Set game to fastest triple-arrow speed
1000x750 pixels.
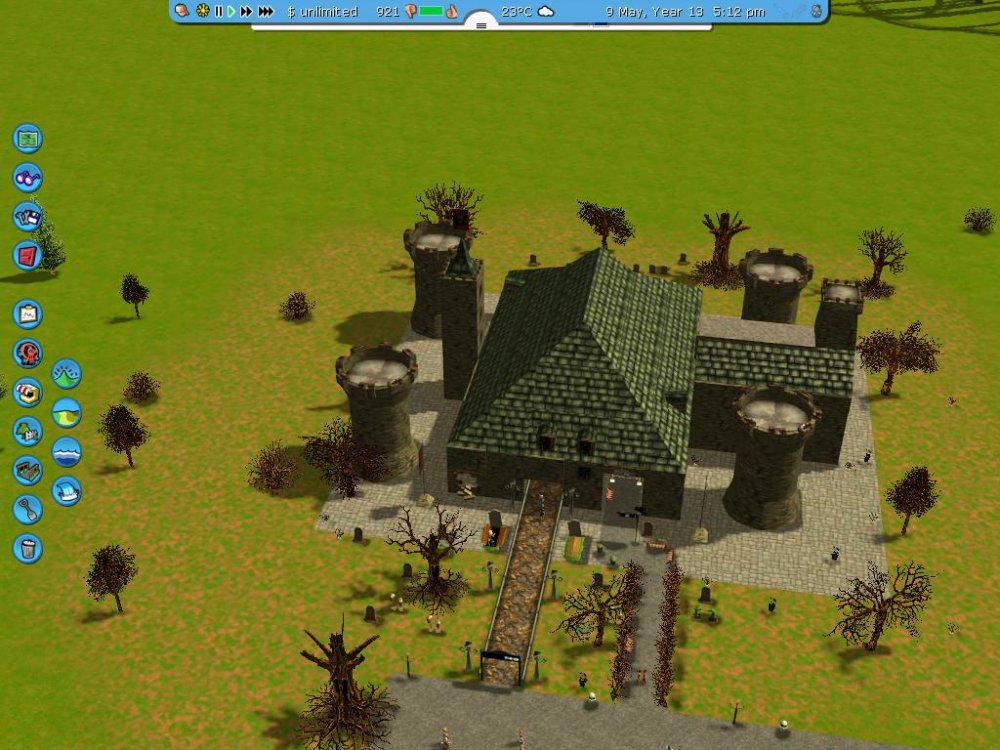click(265, 11)
